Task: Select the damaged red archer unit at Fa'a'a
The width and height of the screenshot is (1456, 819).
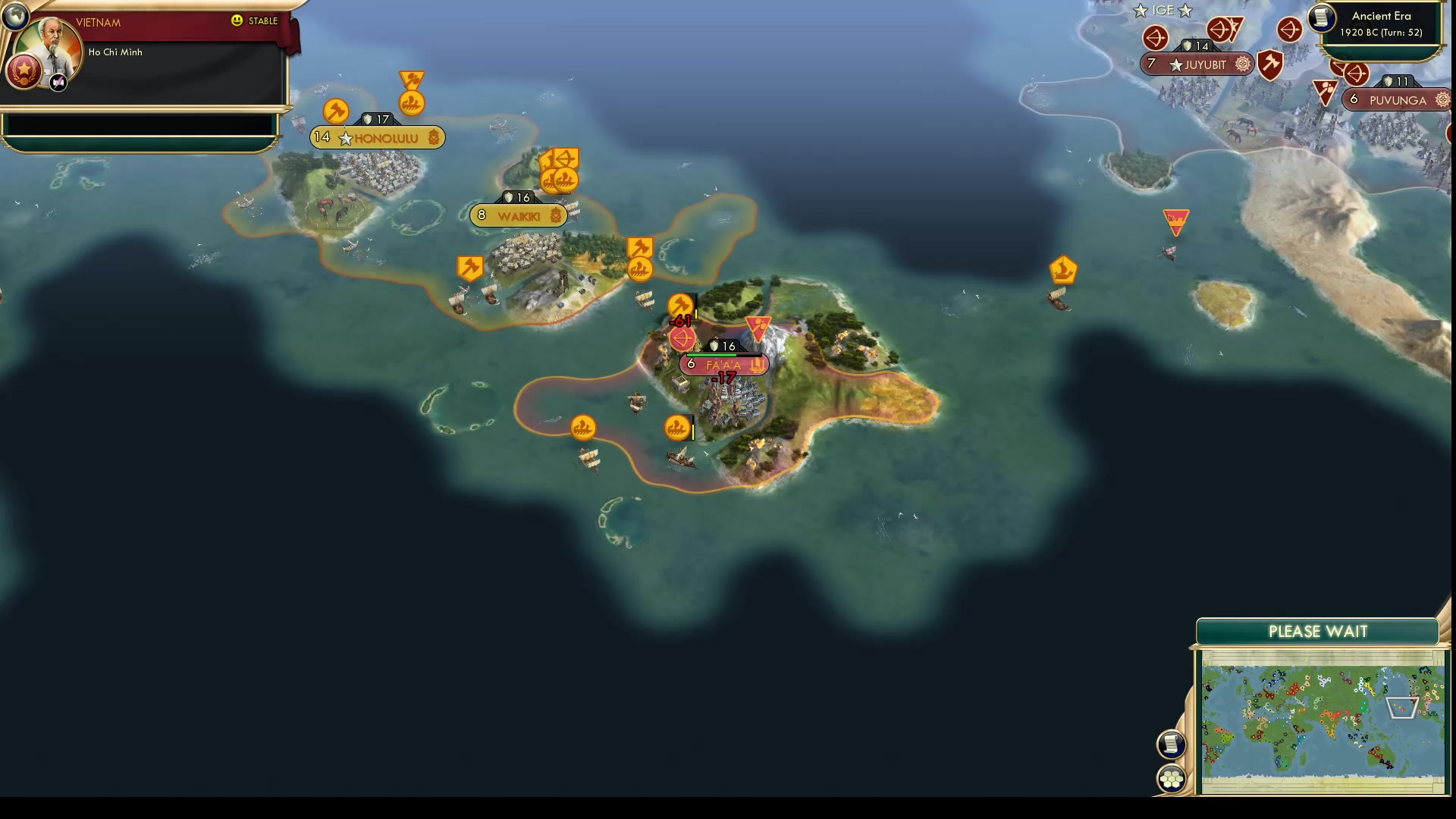Action: 682,339
